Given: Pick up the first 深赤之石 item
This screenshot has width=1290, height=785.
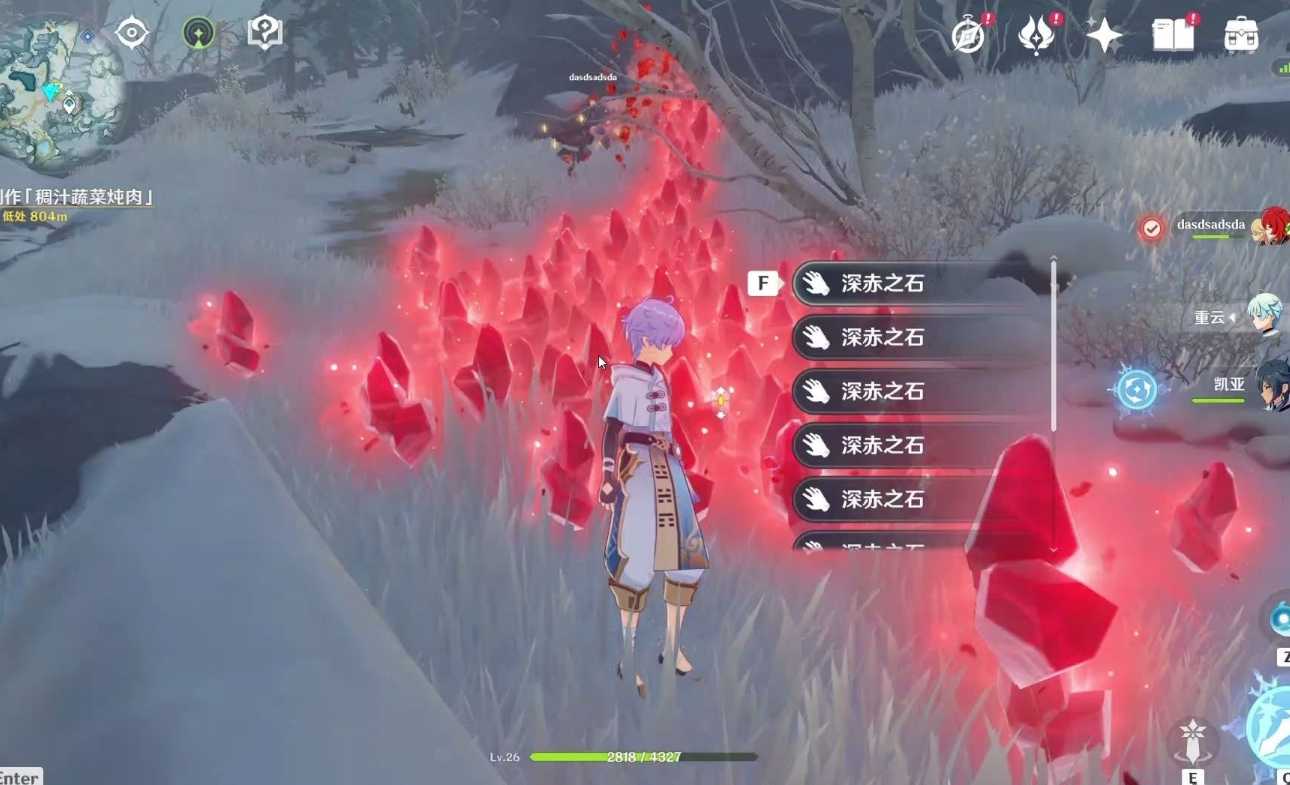Looking at the screenshot, I should point(890,283).
